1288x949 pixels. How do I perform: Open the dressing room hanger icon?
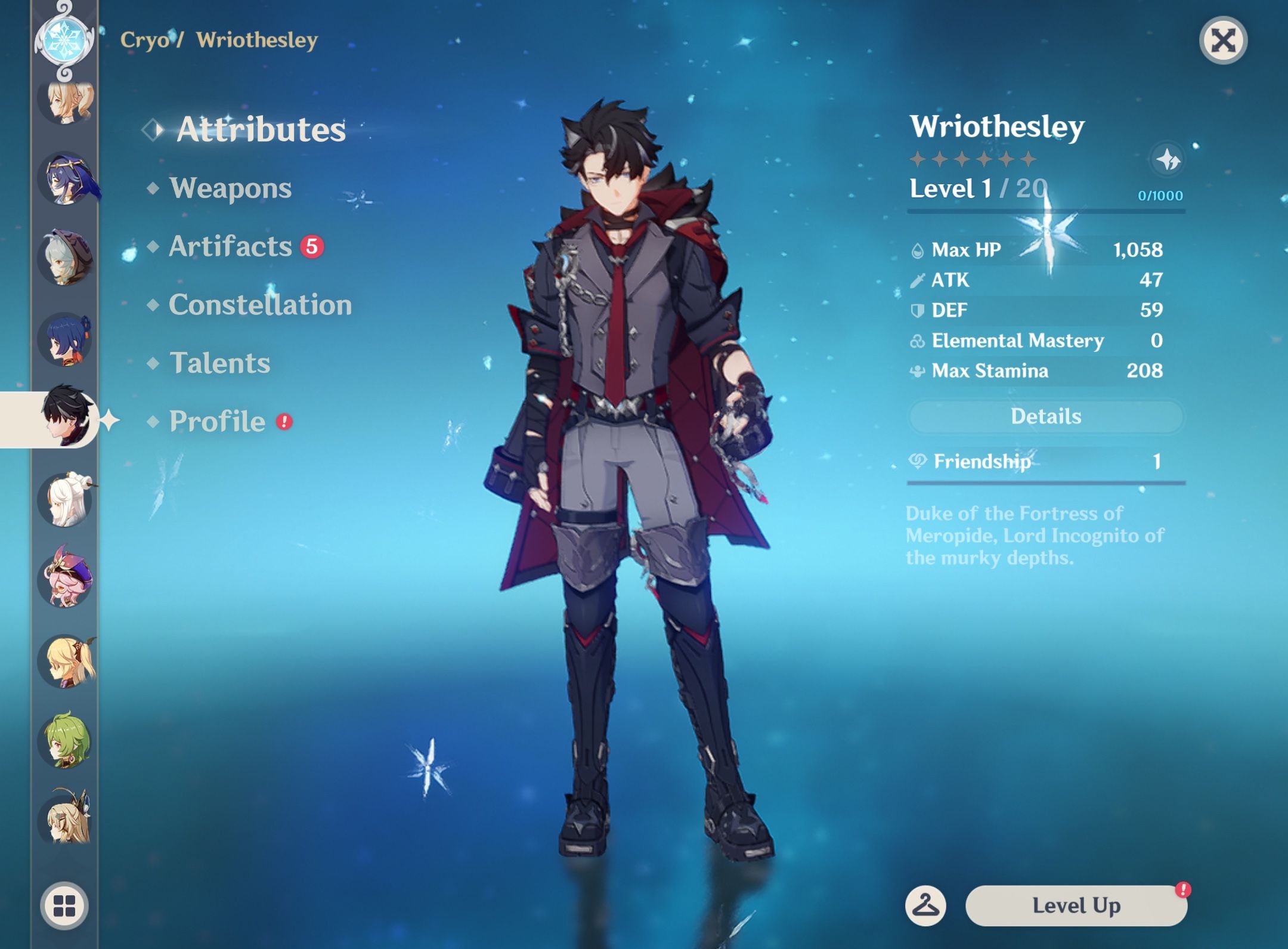point(925,905)
